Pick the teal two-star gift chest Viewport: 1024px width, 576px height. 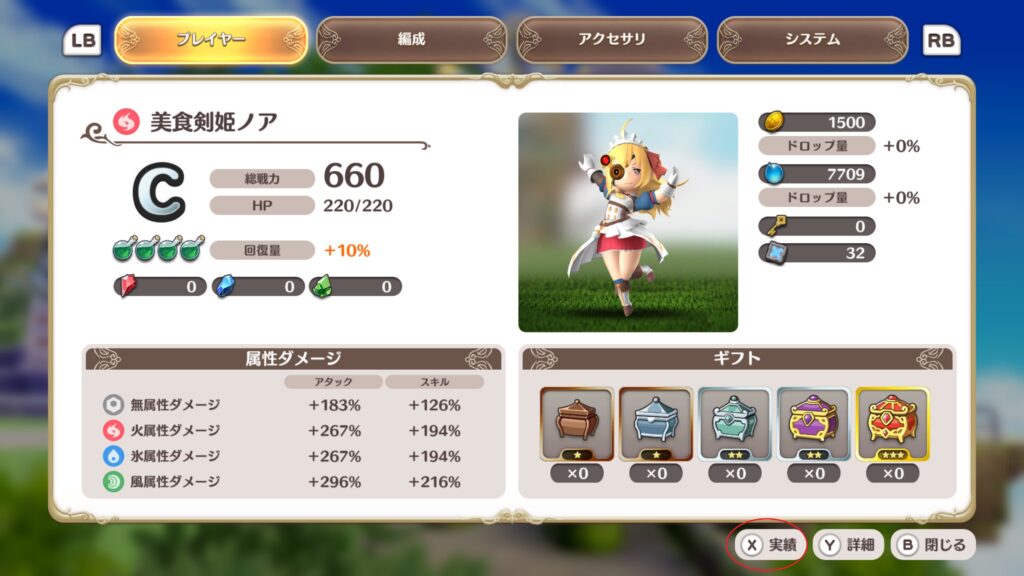pos(735,424)
